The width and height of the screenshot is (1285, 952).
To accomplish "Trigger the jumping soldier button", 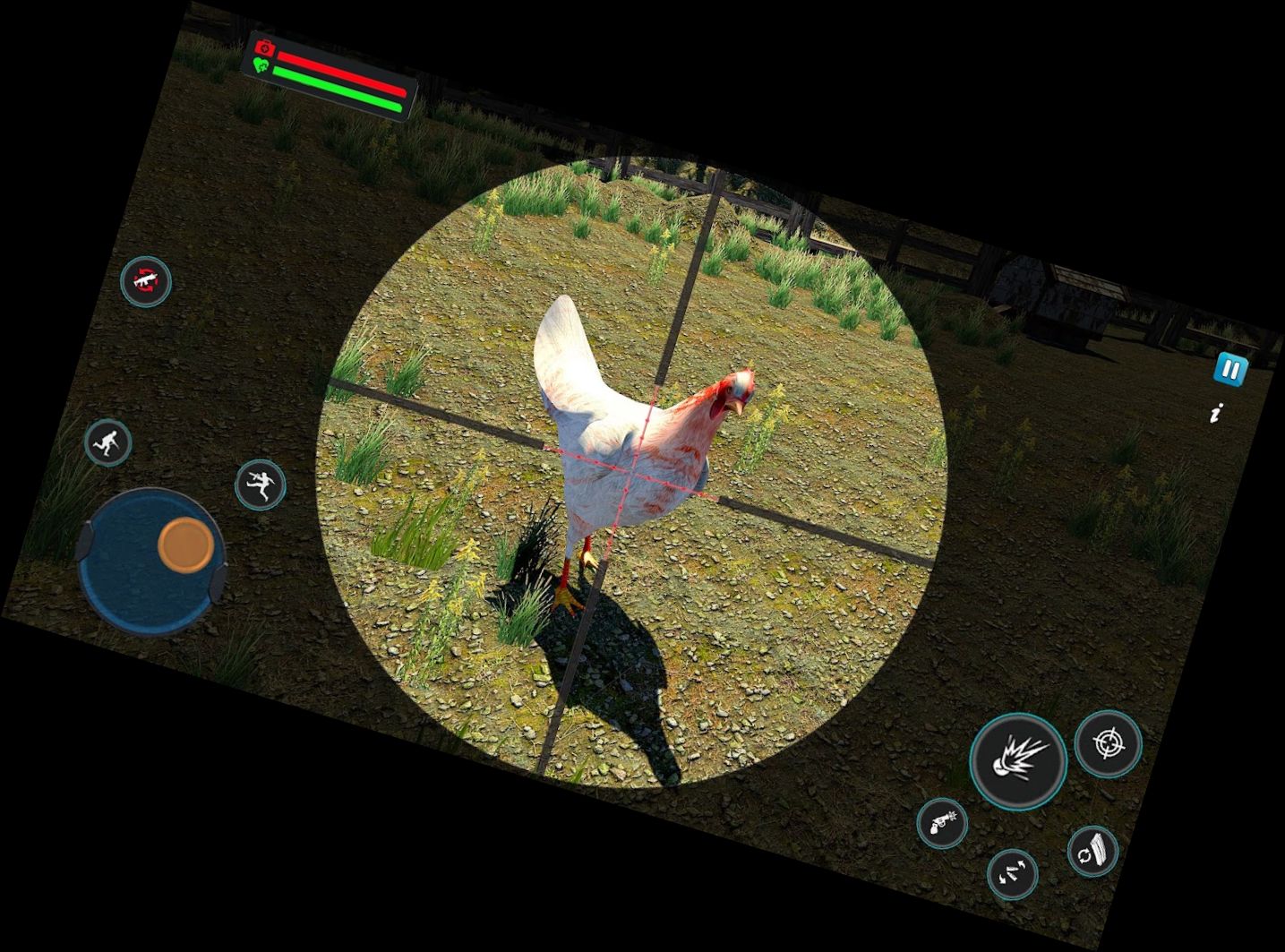I will pos(260,485).
